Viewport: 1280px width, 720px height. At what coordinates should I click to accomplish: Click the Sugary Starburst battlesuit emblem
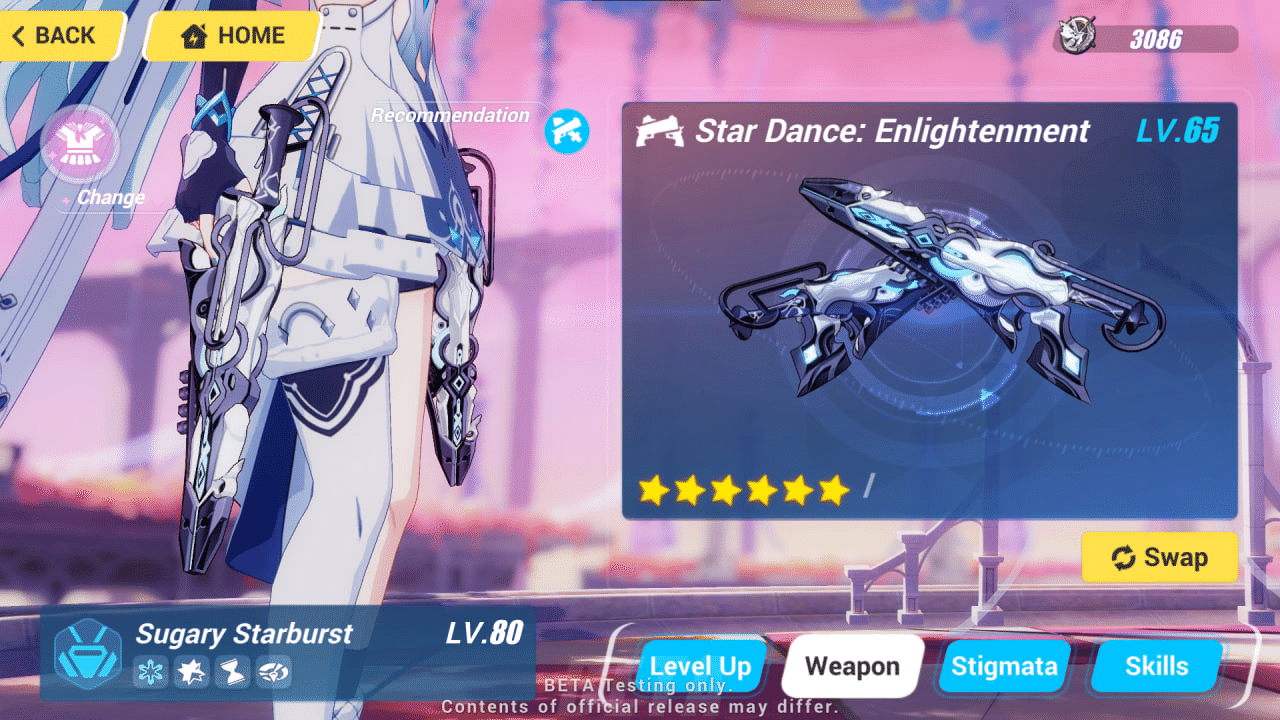86,655
